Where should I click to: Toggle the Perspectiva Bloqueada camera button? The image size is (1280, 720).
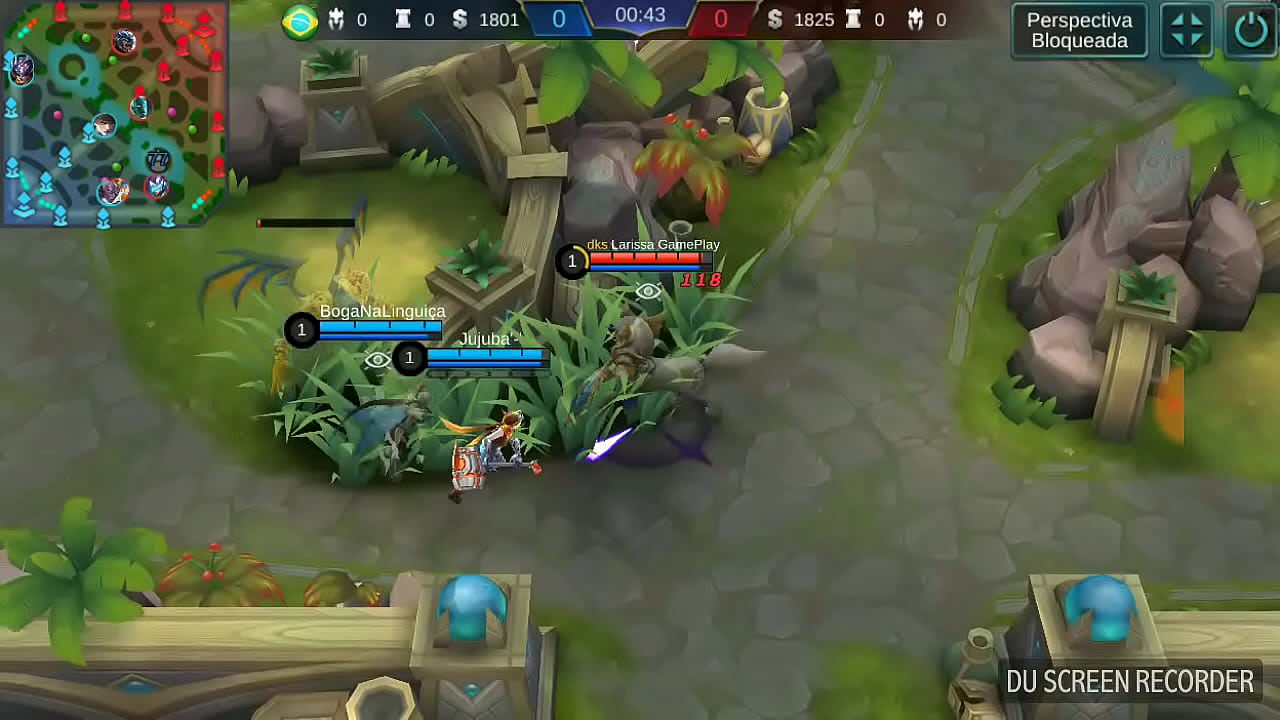click(1079, 30)
